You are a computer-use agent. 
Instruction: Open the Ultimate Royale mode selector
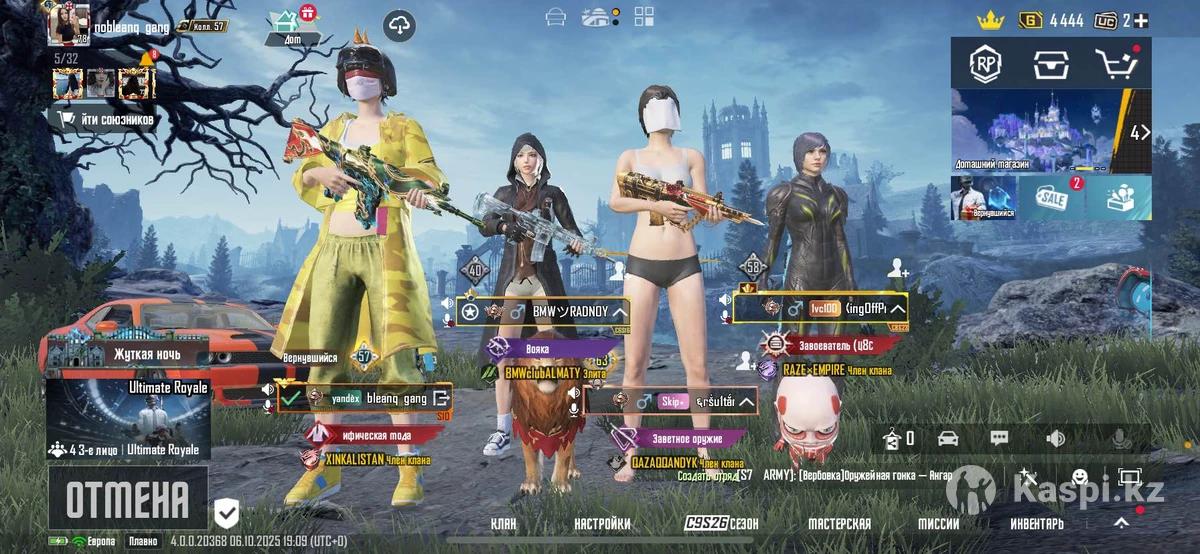coord(128,419)
